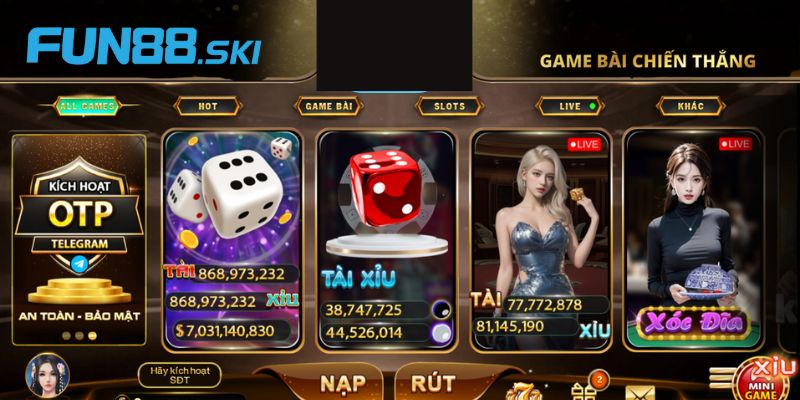This screenshot has width=800, height=400.
Task: Open the gift box with notification badge
Action: coord(586,388)
